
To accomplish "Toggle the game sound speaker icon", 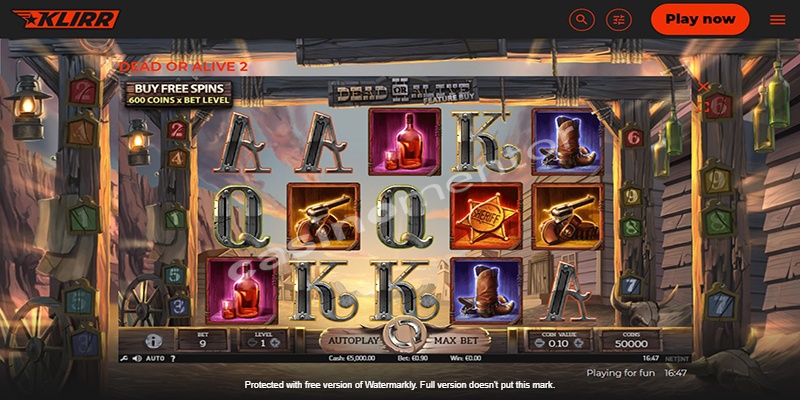I will [135, 357].
